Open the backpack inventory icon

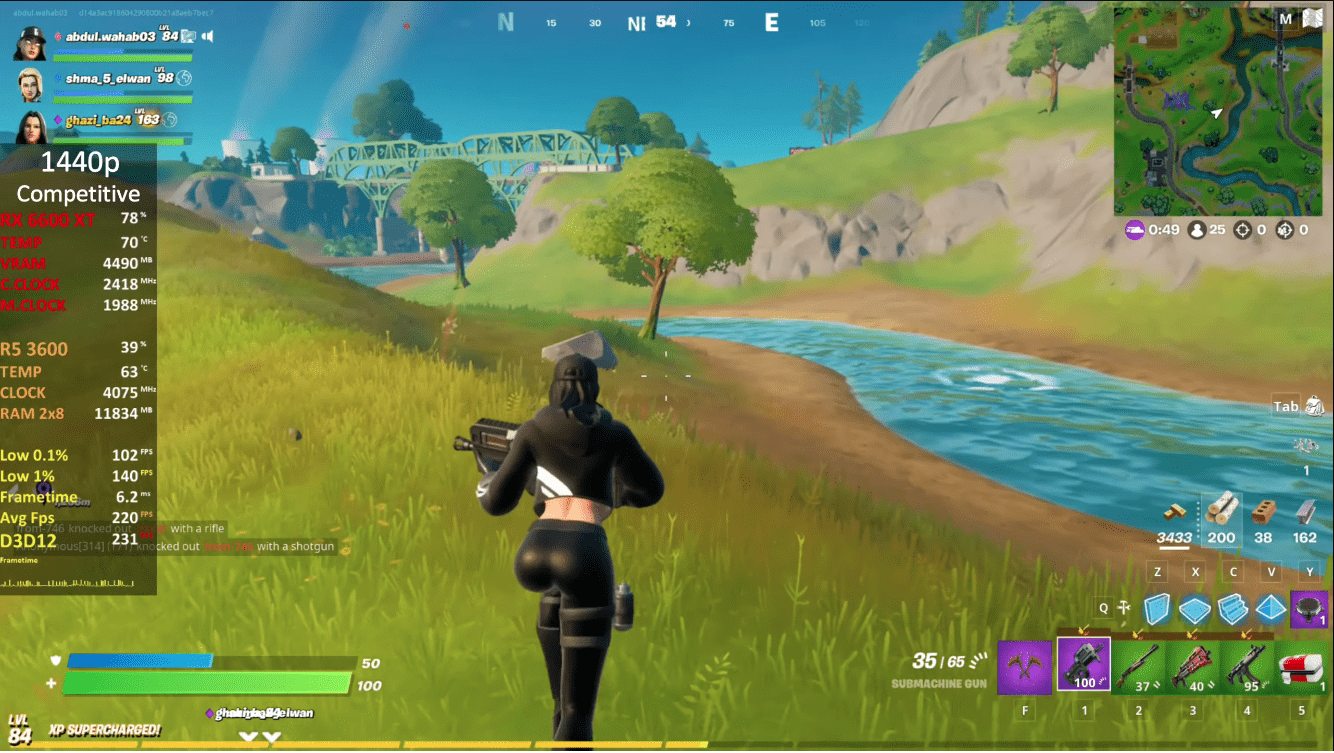(1314, 406)
